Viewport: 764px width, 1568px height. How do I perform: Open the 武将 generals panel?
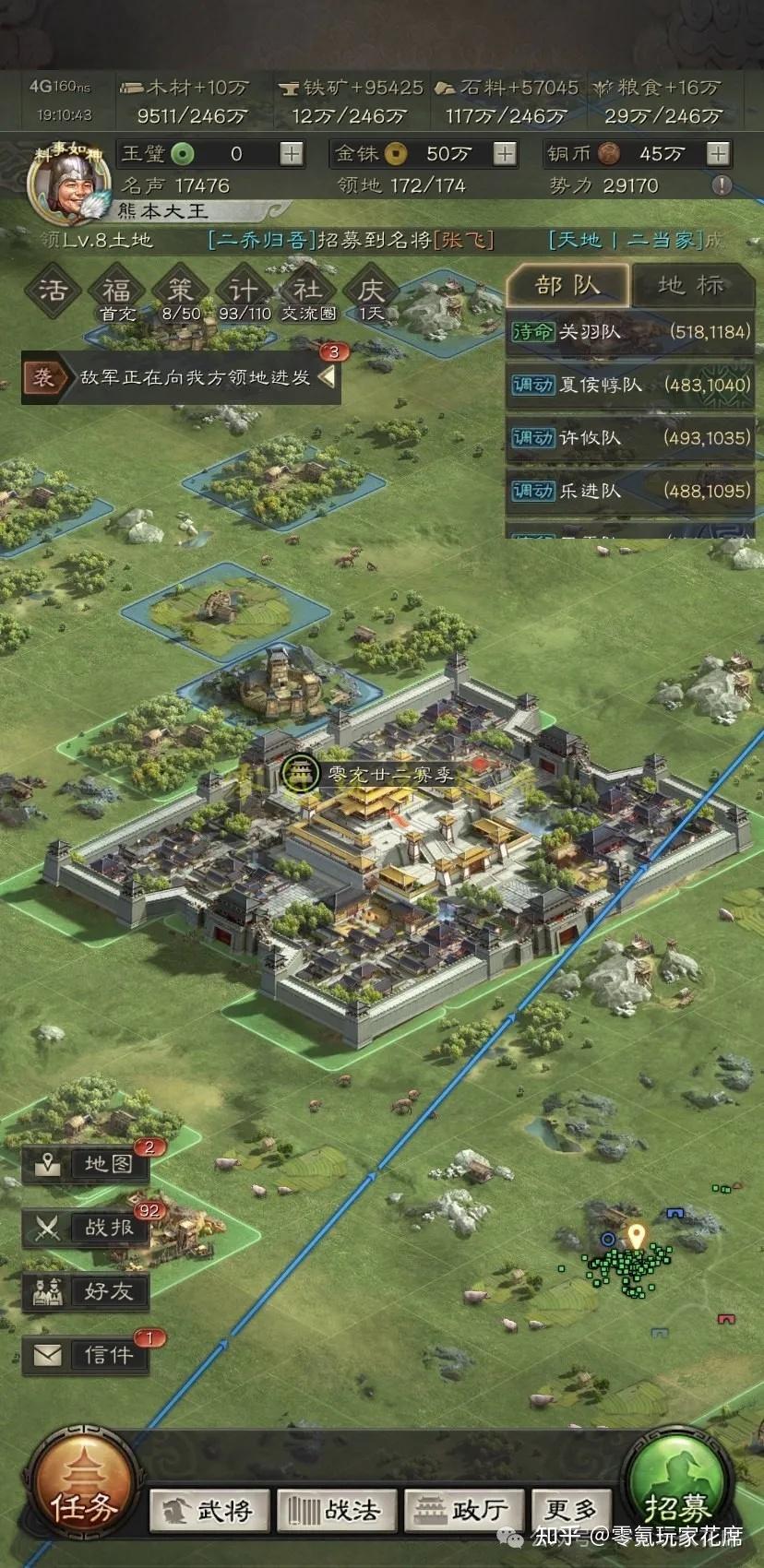209,1510
